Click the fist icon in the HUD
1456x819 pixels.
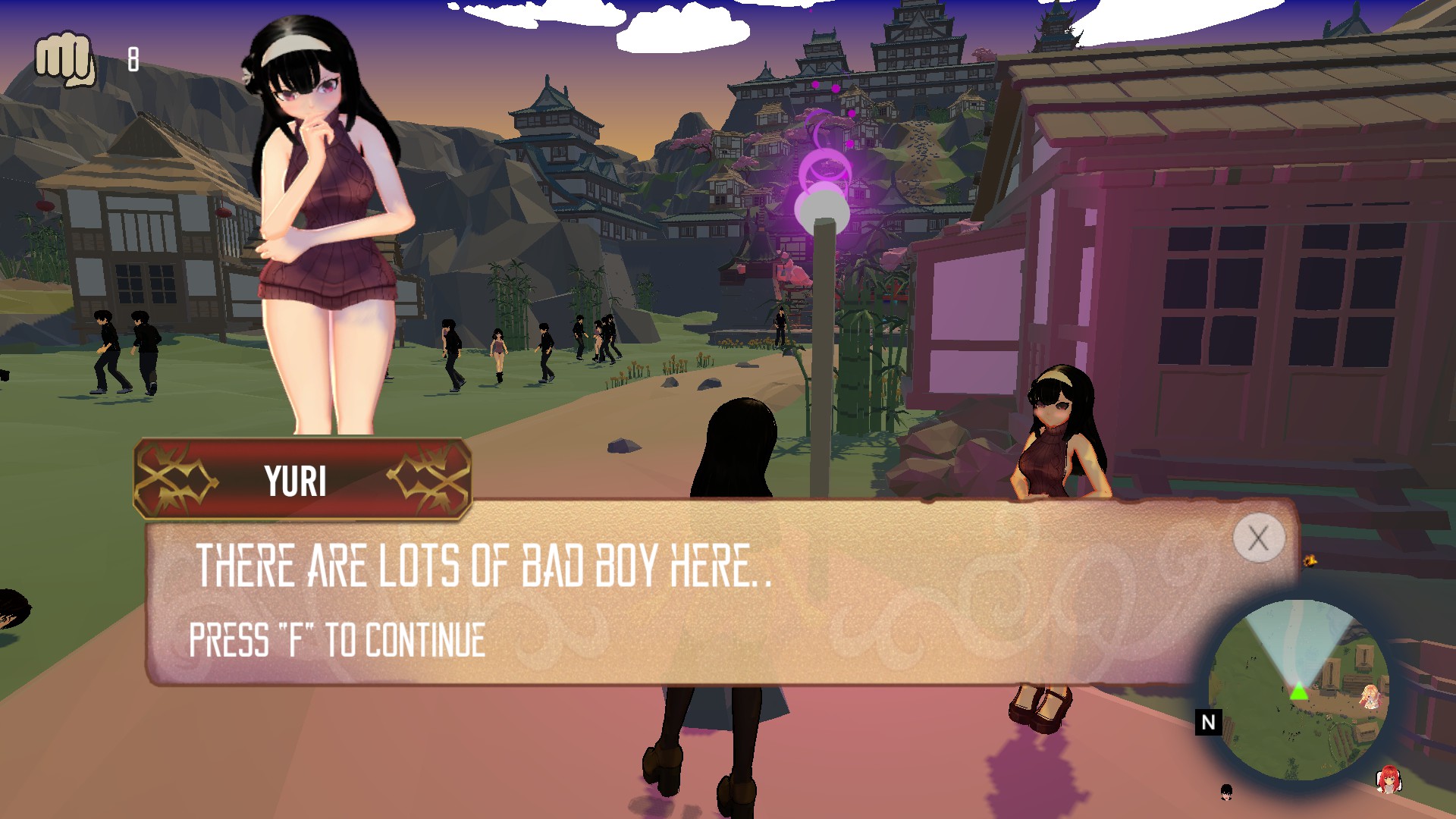pyautogui.click(x=66, y=59)
